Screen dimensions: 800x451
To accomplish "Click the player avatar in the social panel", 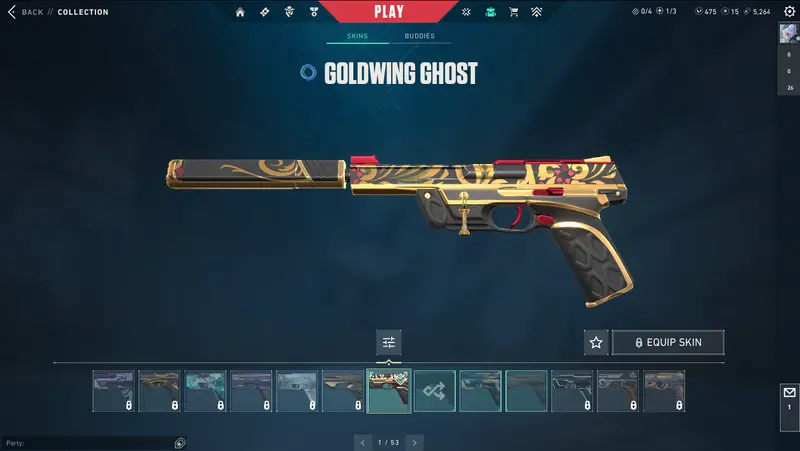I will click(788, 33).
